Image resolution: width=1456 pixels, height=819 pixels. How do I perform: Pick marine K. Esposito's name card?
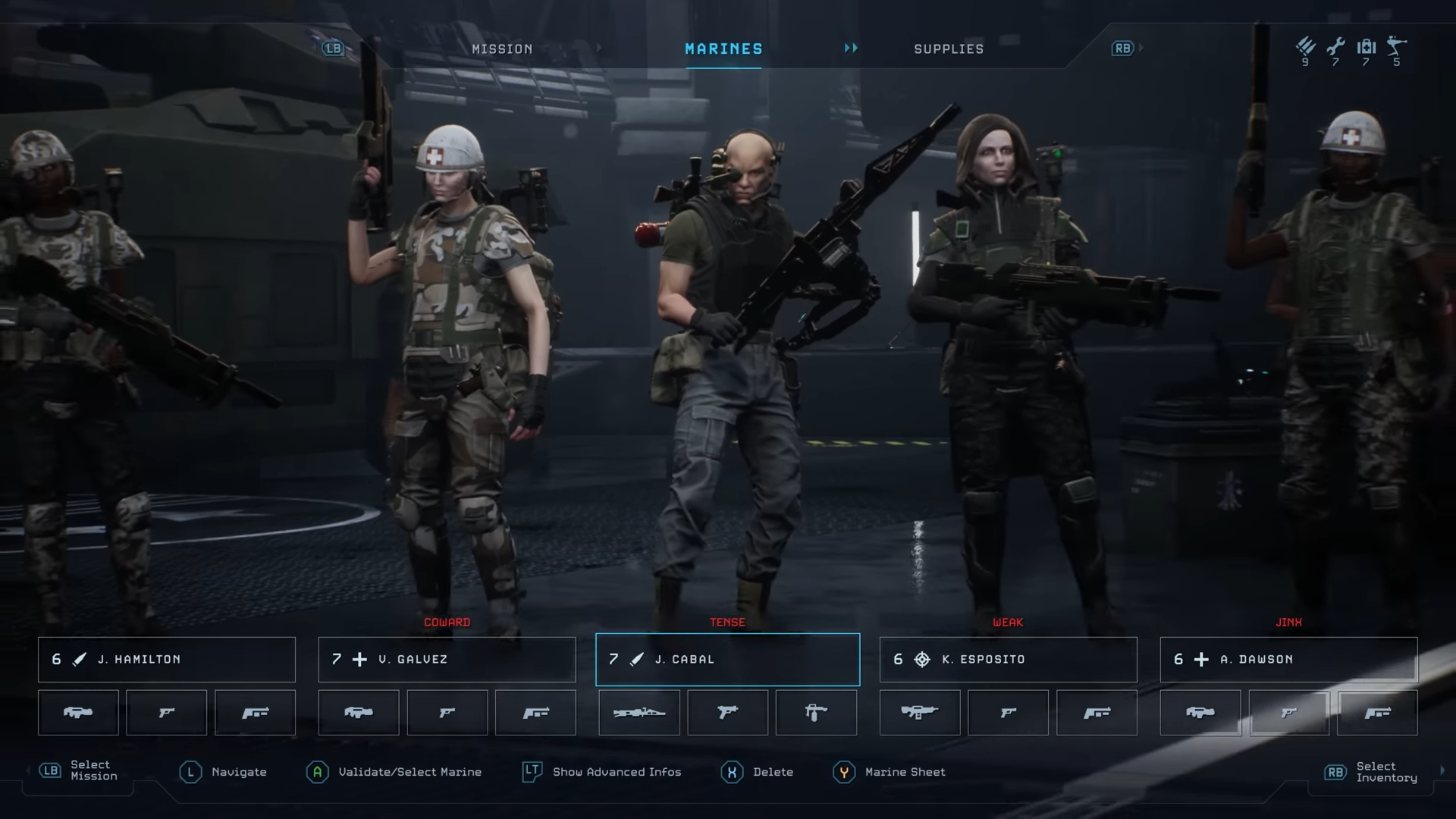point(1009,660)
